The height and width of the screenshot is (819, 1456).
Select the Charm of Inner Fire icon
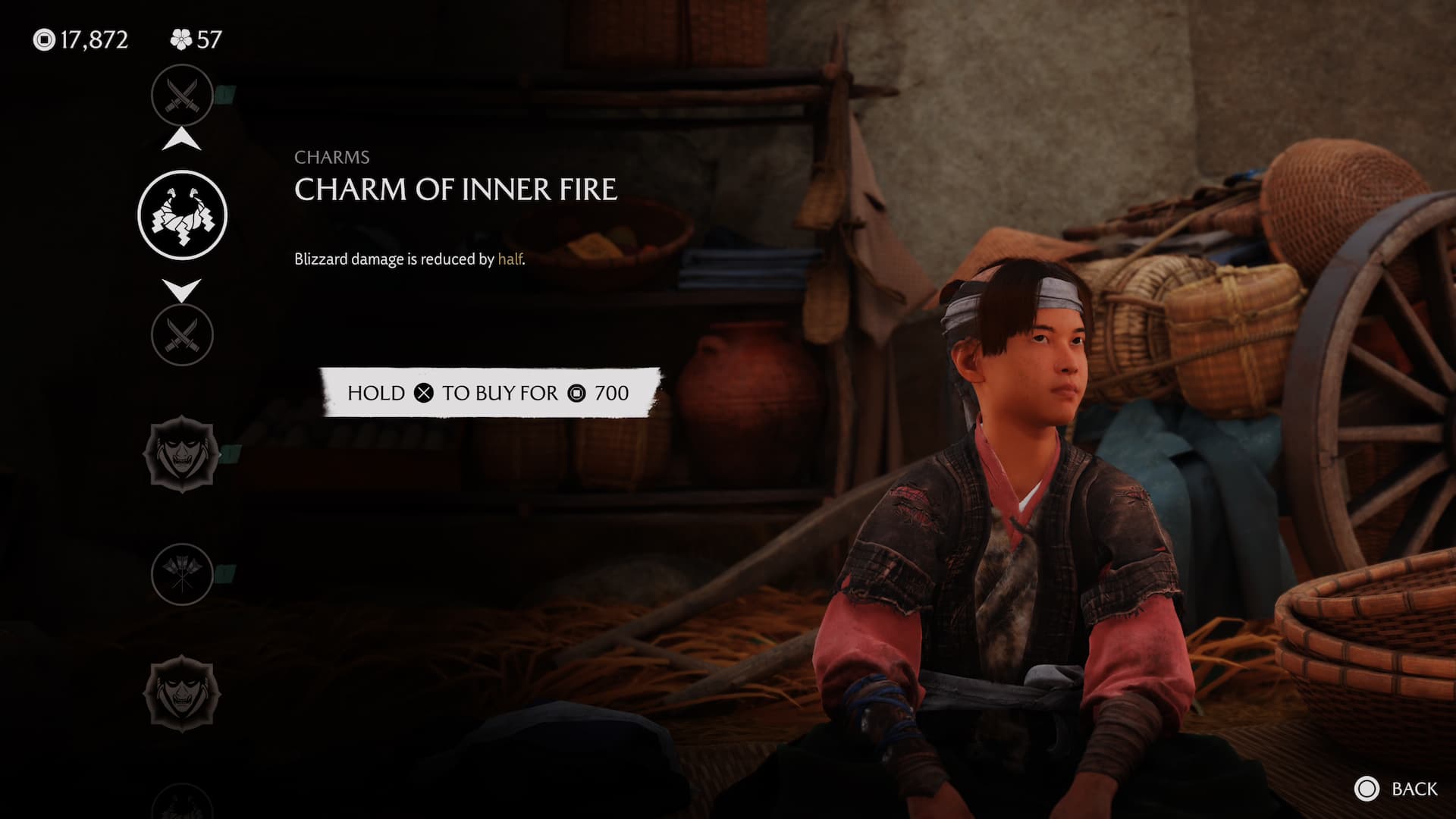point(182,215)
